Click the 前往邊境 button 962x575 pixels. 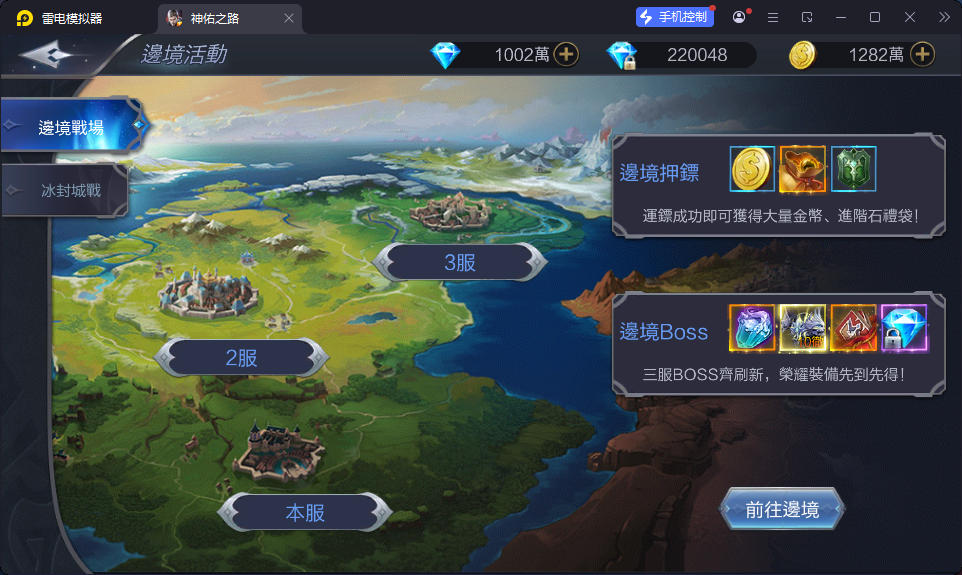point(782,510)
